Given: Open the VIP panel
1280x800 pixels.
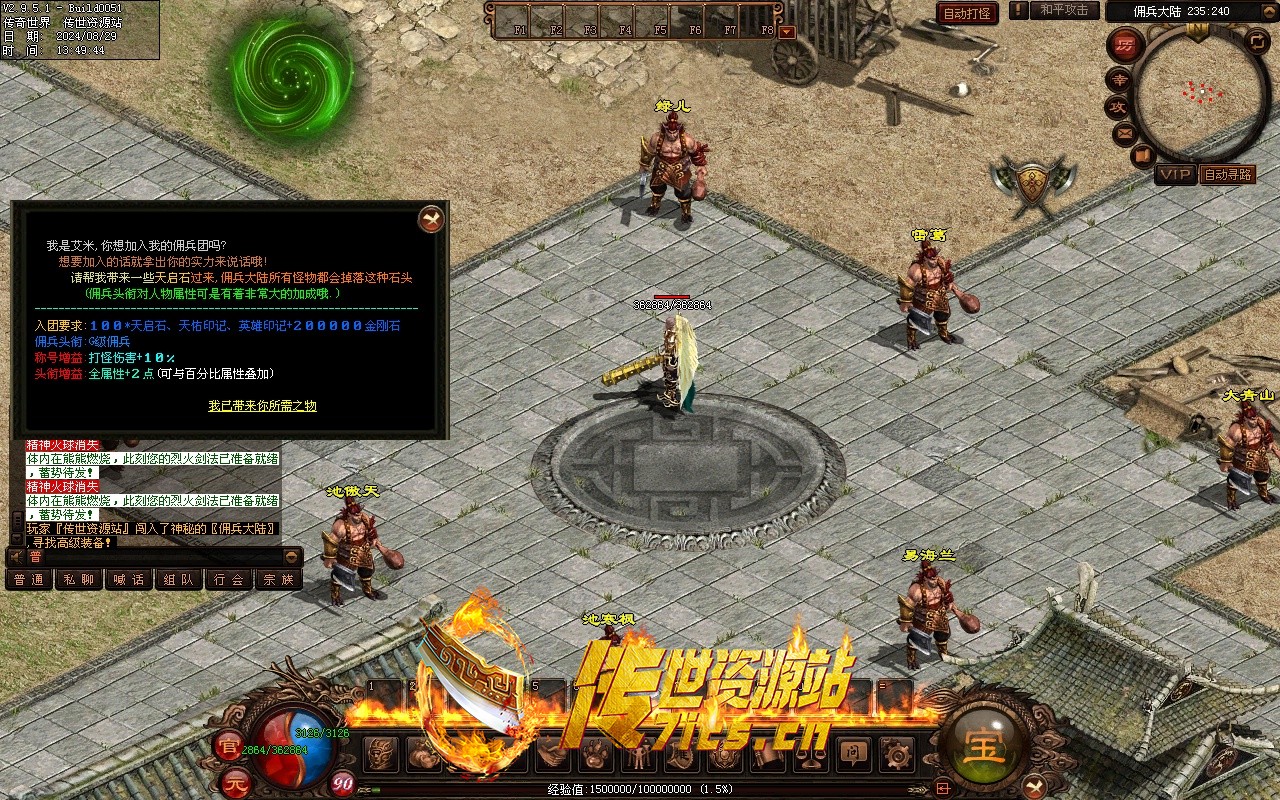Looking at the screenshot, I should [x=1175, y=175].
